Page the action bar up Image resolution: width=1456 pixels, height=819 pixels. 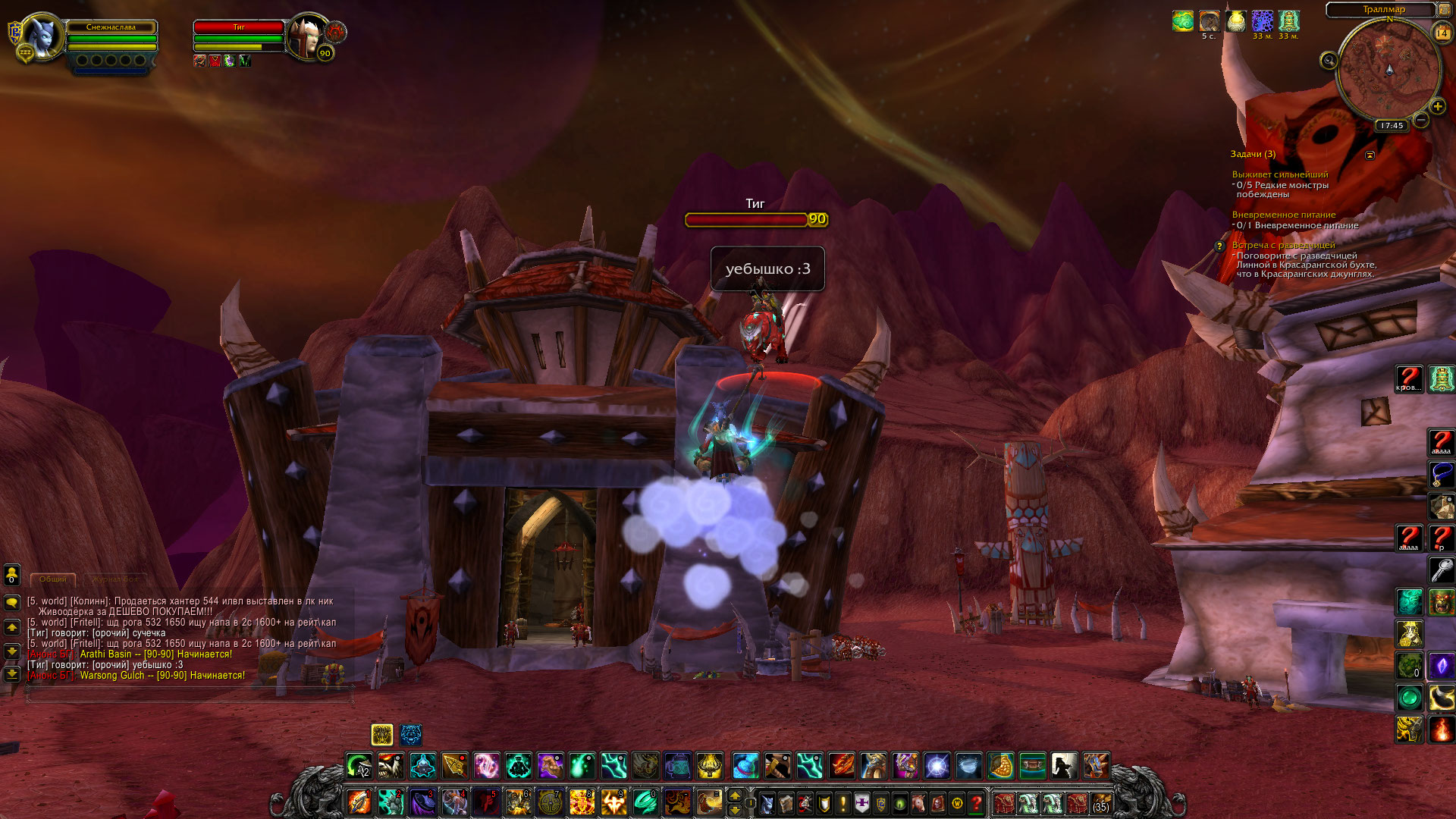click(734, 795)
